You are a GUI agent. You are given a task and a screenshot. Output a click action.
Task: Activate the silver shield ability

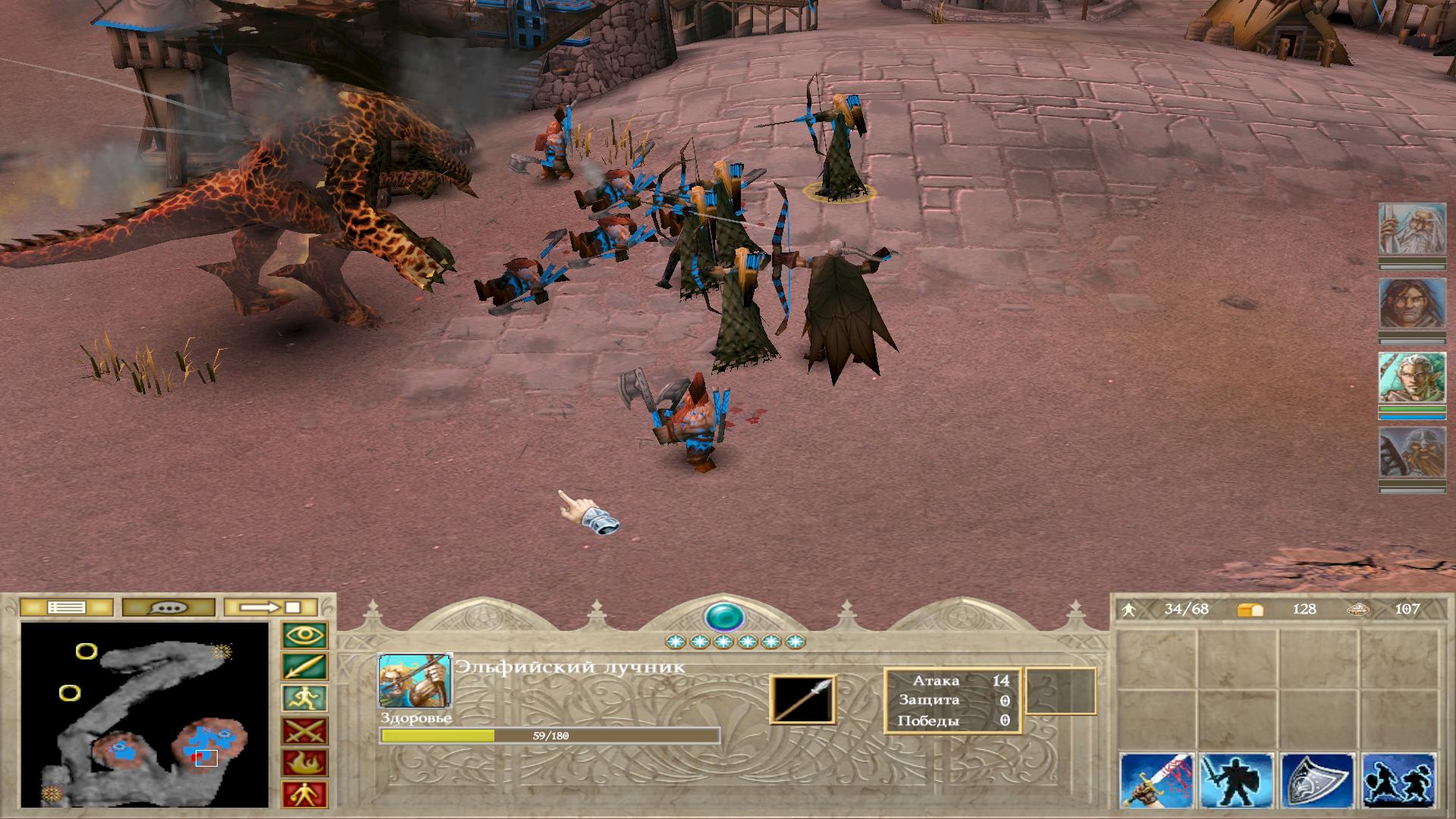tap(1317, 780)
